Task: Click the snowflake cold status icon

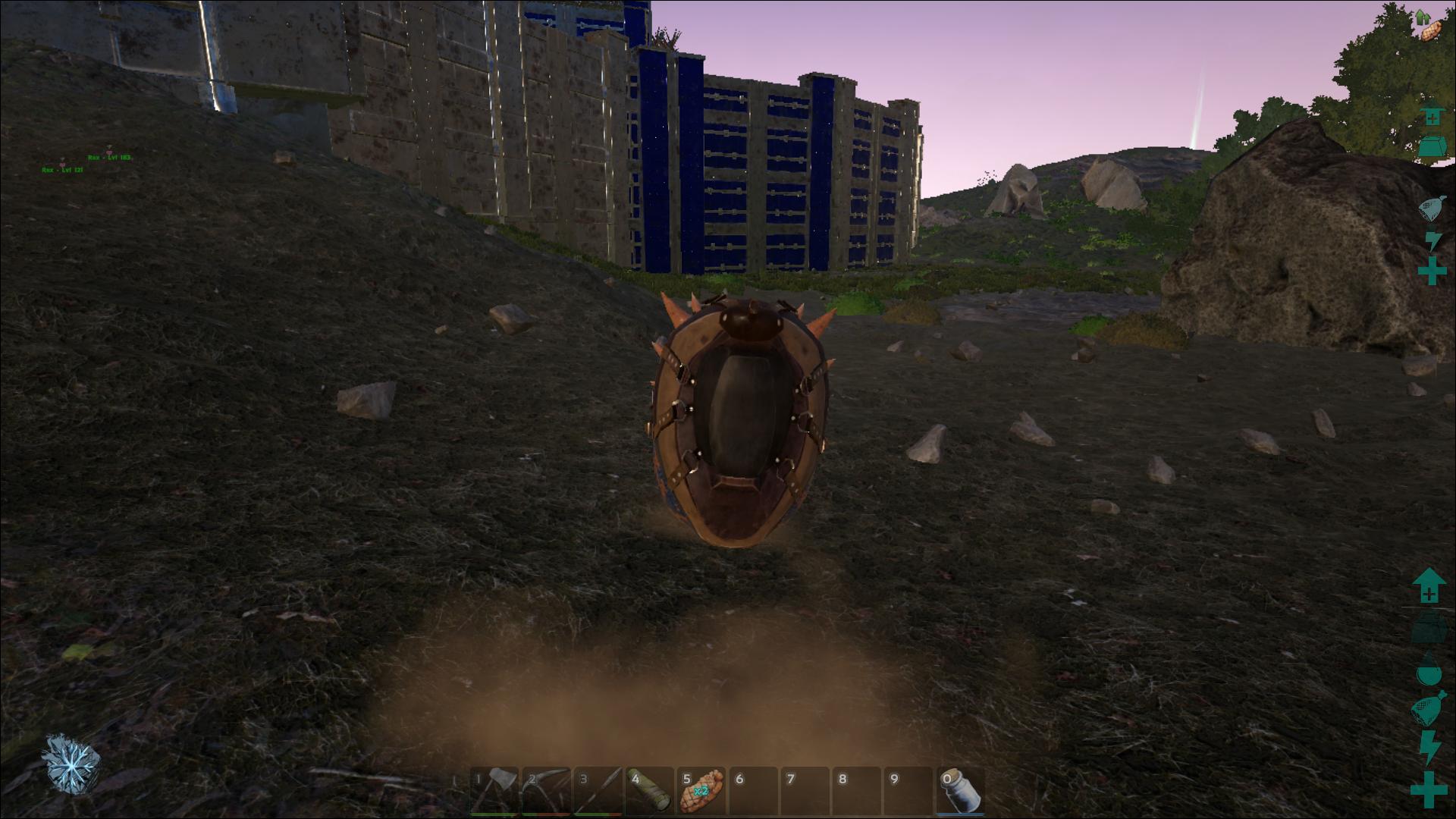Action: [x=71, y=763]
